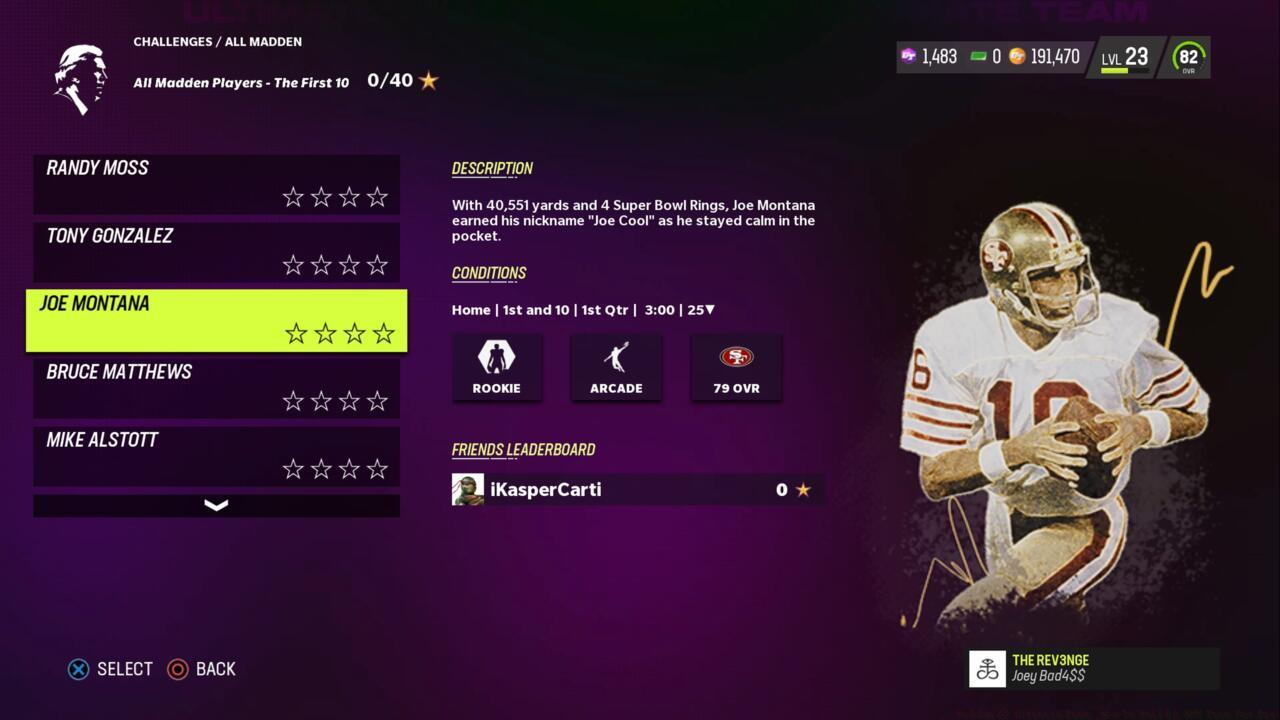
Task: Select the Mike Alstott challenge entry
Action: pyautogui.click(x=216, y=456)
